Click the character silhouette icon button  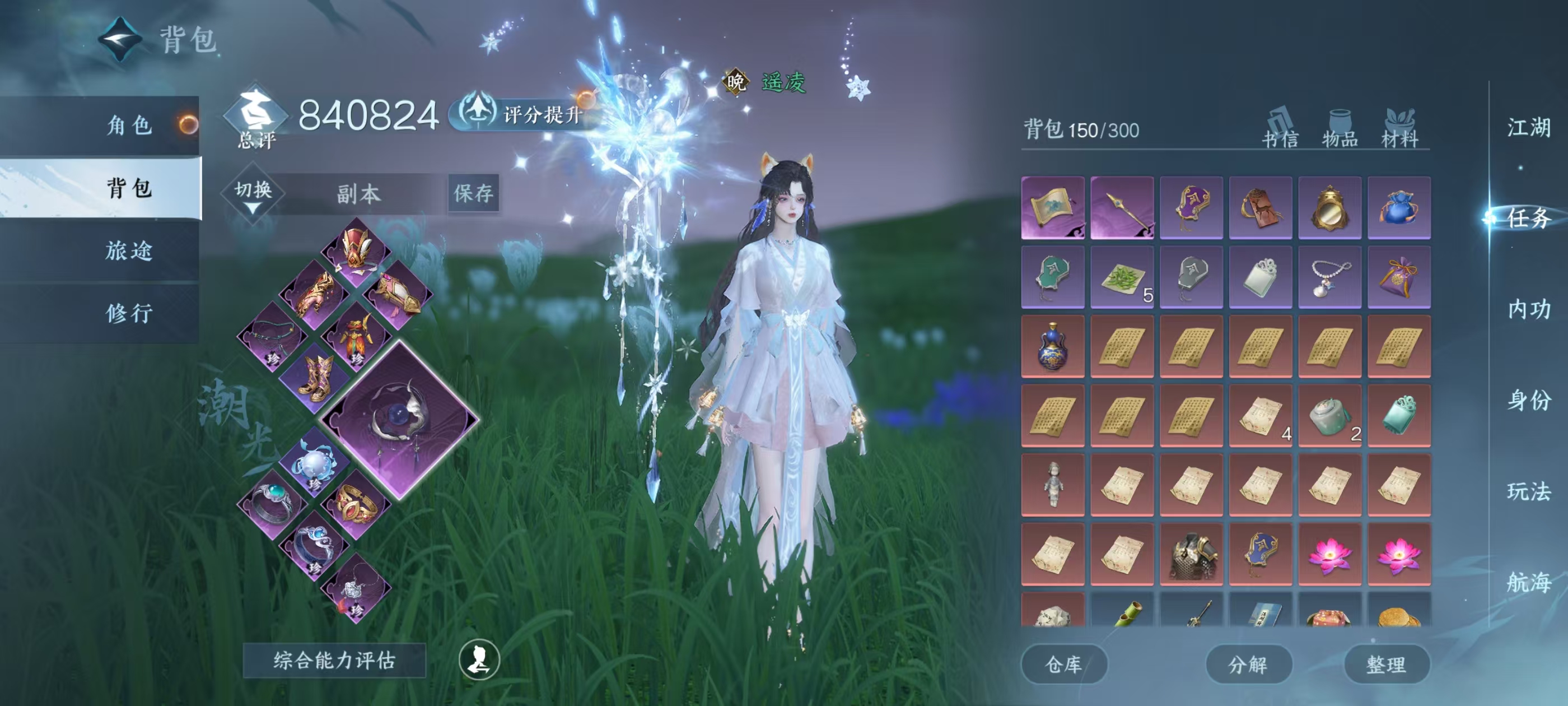point(479,659)
